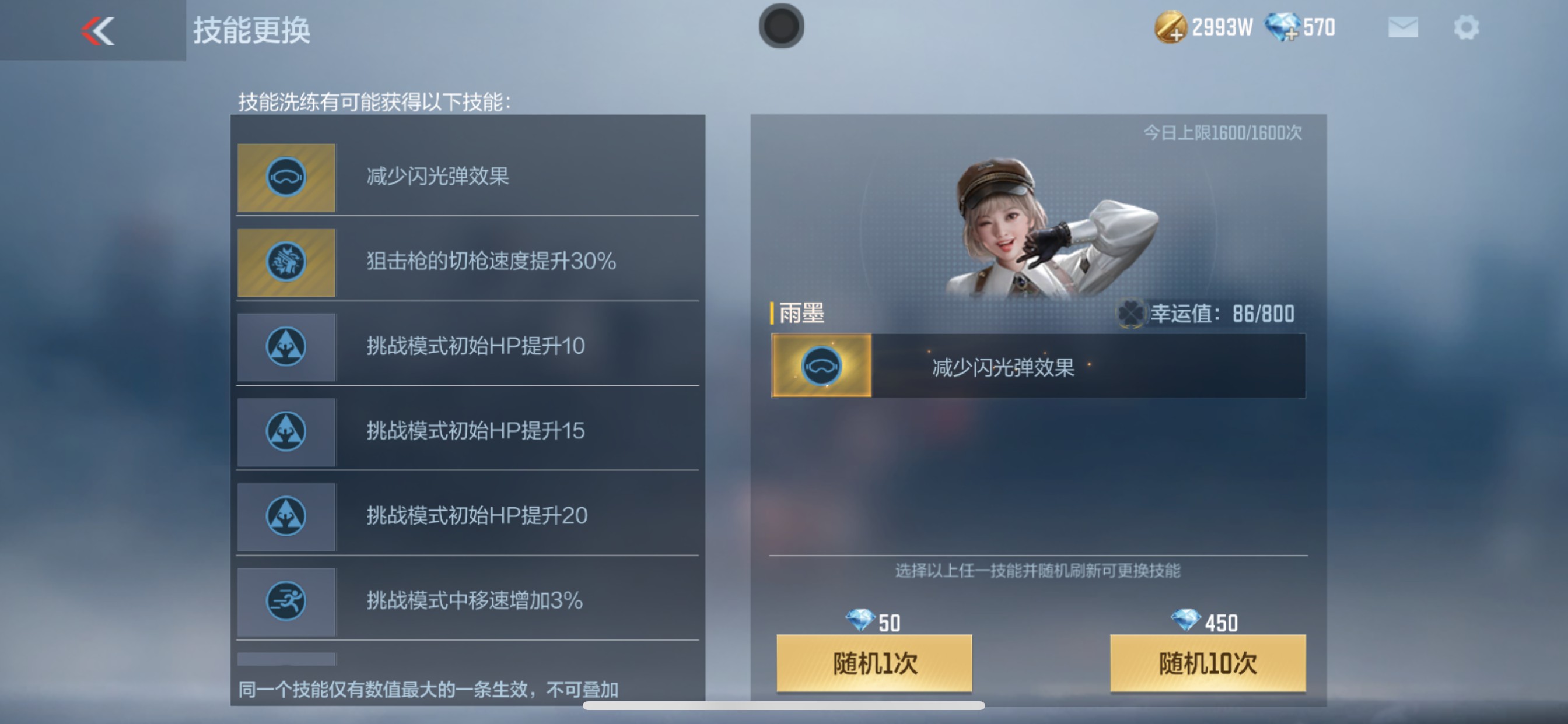
Task: Select the flashbang reduction goggles skill icon
Action: coord(286,177)
